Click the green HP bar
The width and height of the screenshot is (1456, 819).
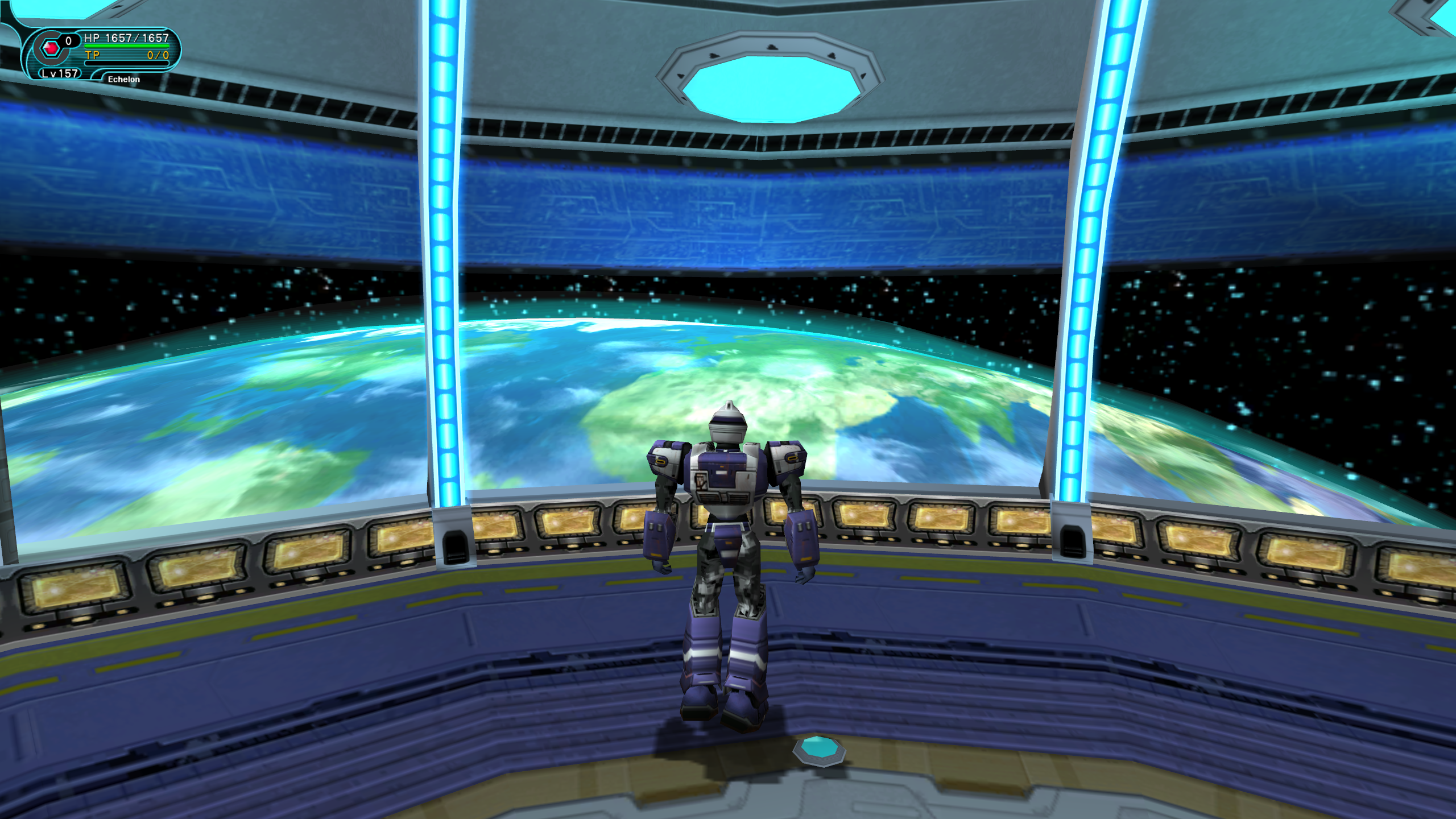pos(126,47)
